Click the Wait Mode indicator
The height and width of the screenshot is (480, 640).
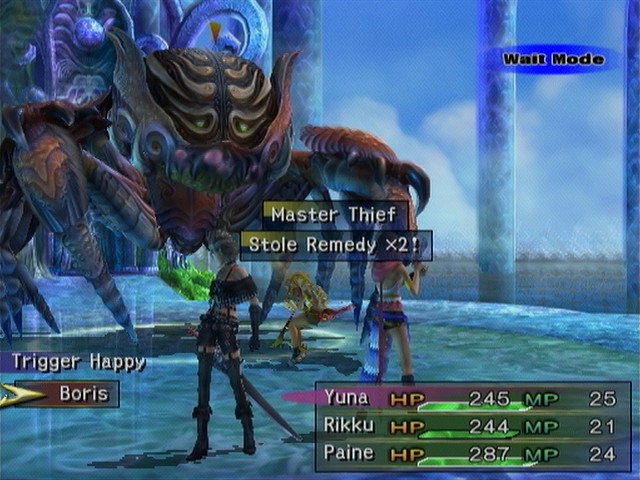553,59
